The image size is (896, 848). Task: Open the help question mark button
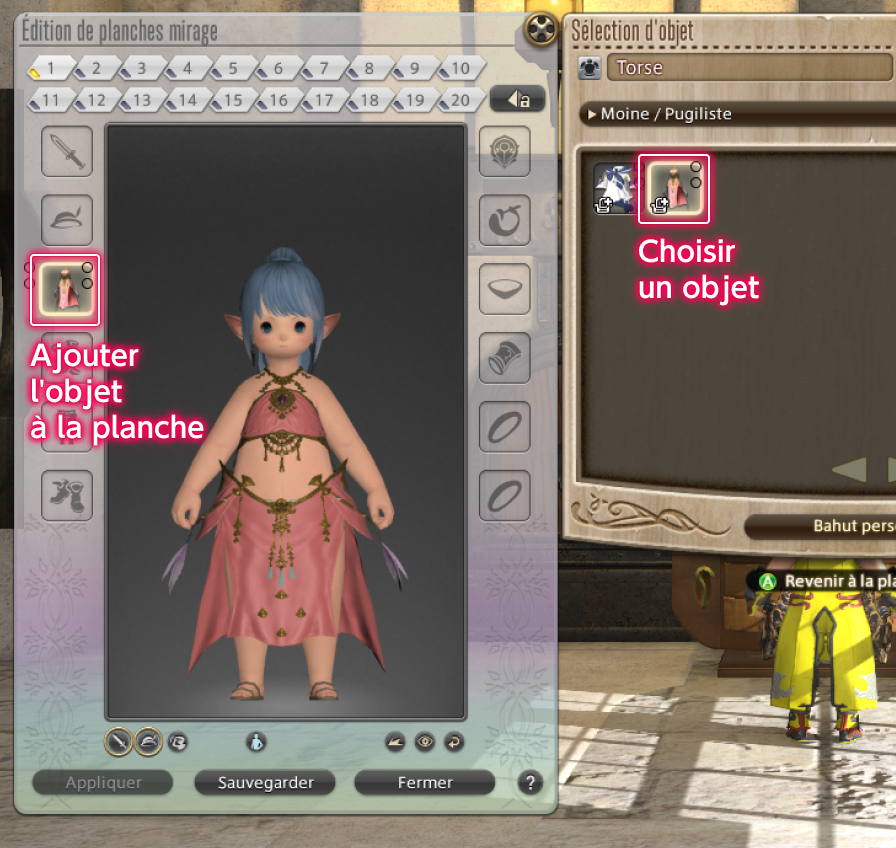[530, 783]
